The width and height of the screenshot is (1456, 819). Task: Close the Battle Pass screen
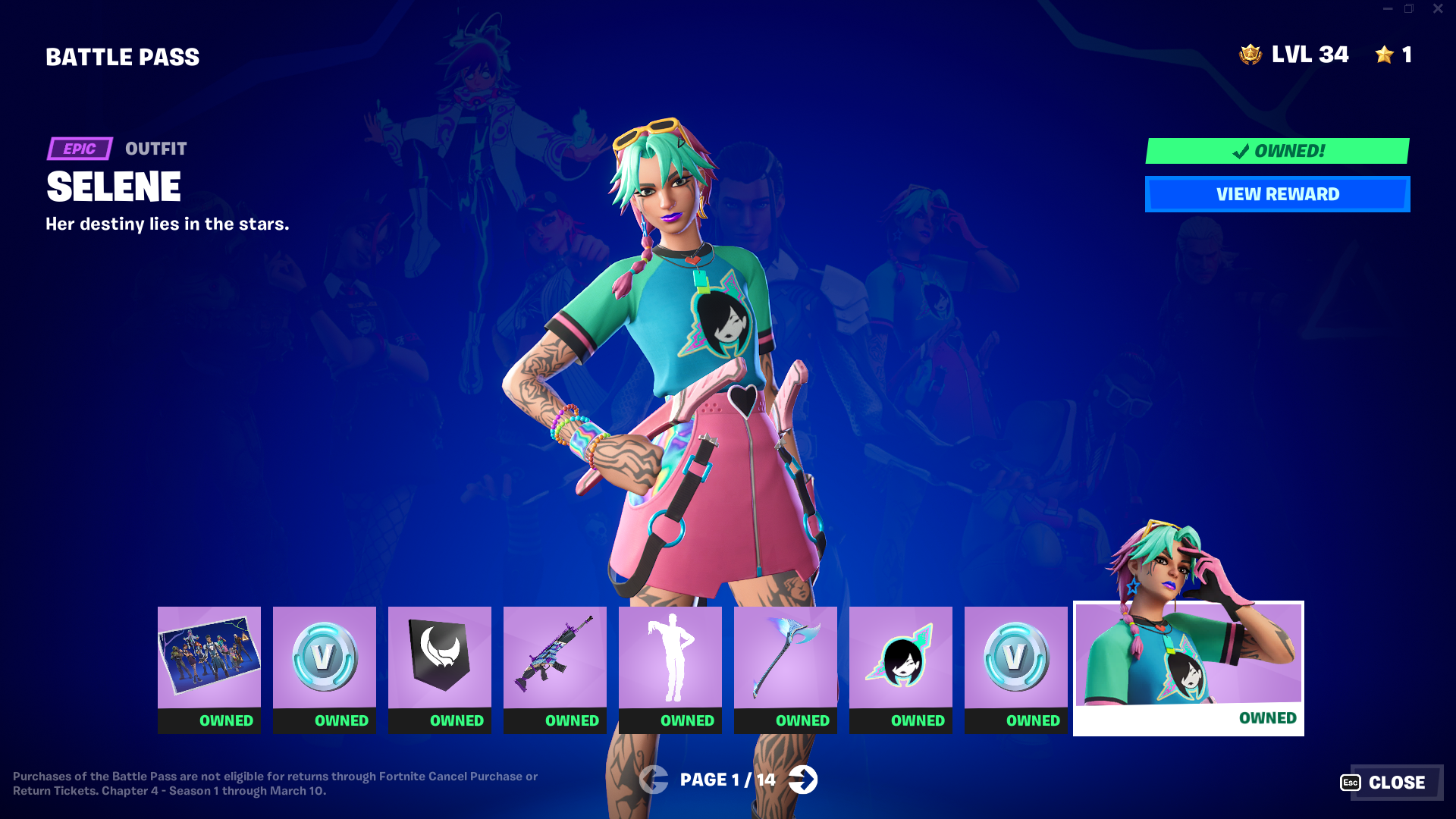tap(1391, 783)
